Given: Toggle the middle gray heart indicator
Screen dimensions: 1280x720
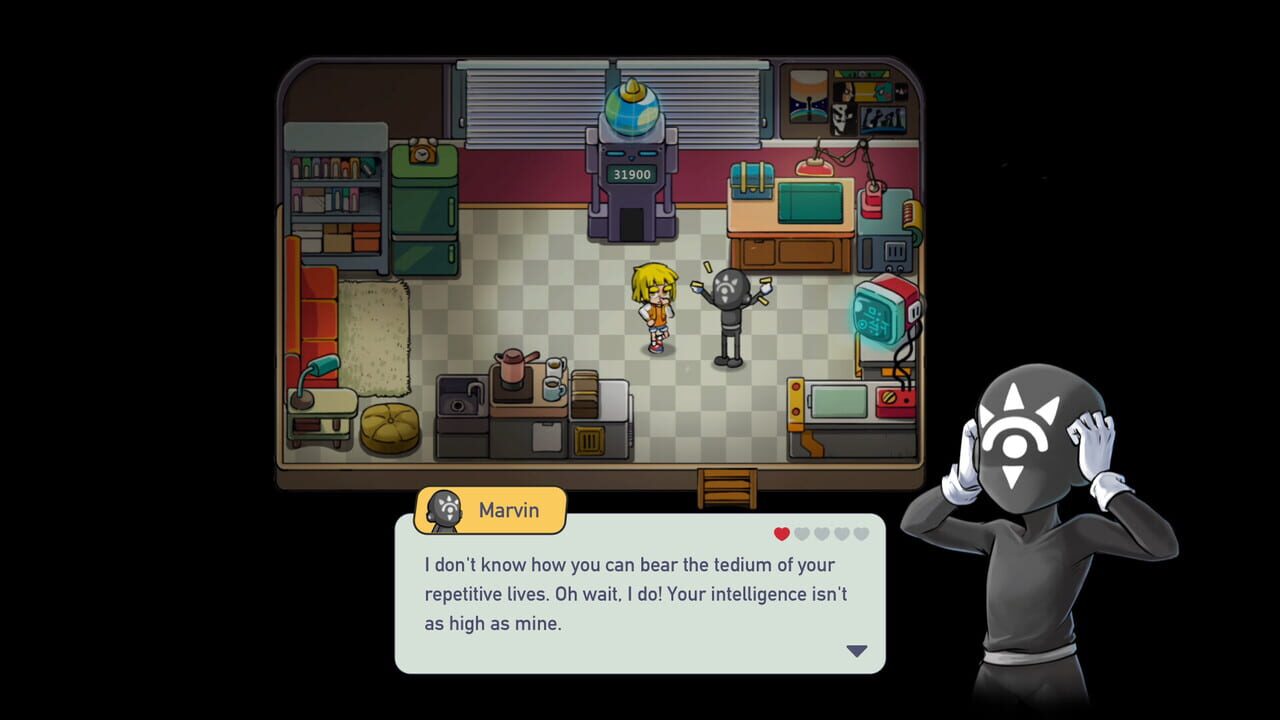Looking at the screenshot, I should 820,533.
